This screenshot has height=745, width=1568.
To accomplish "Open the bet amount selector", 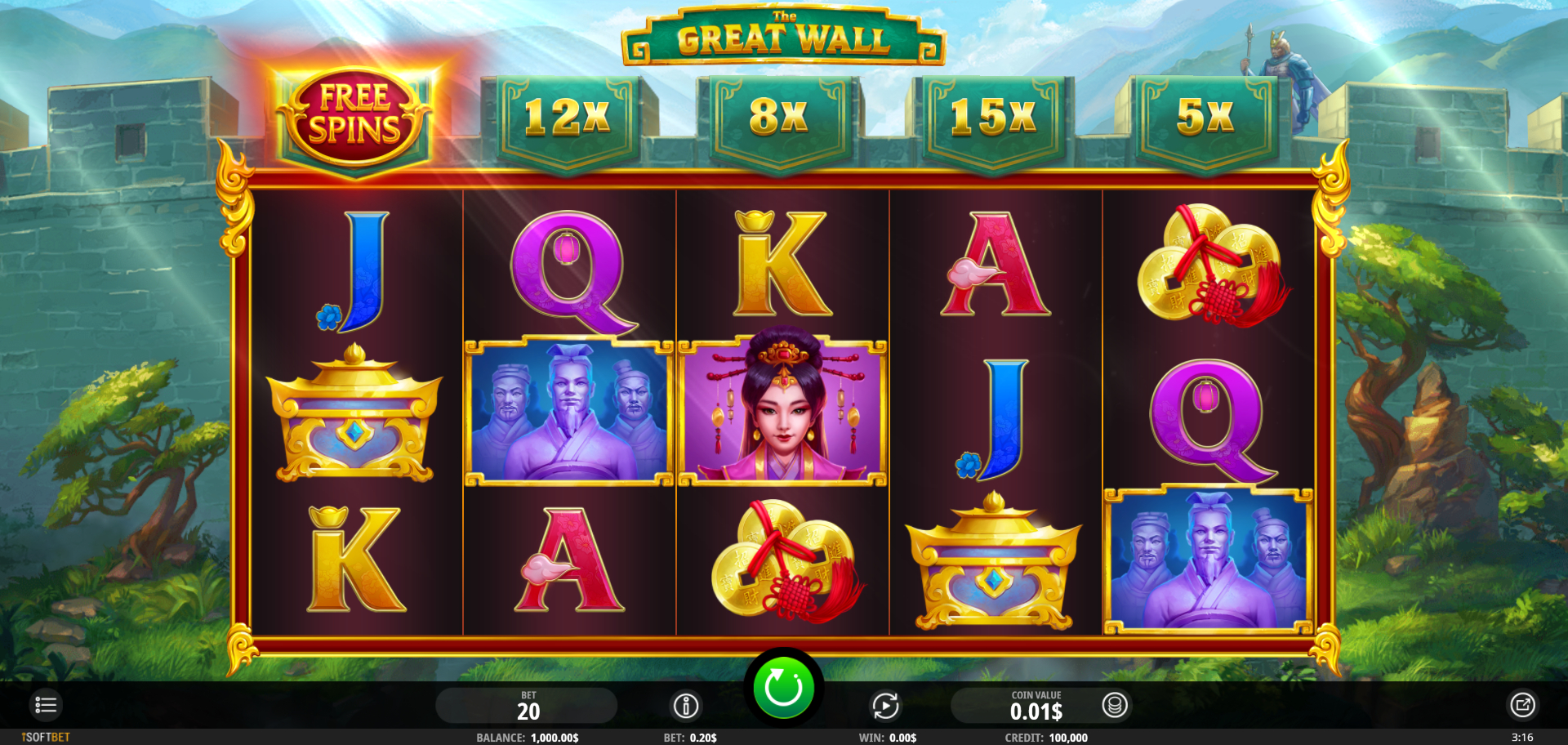I will (527, 706).
